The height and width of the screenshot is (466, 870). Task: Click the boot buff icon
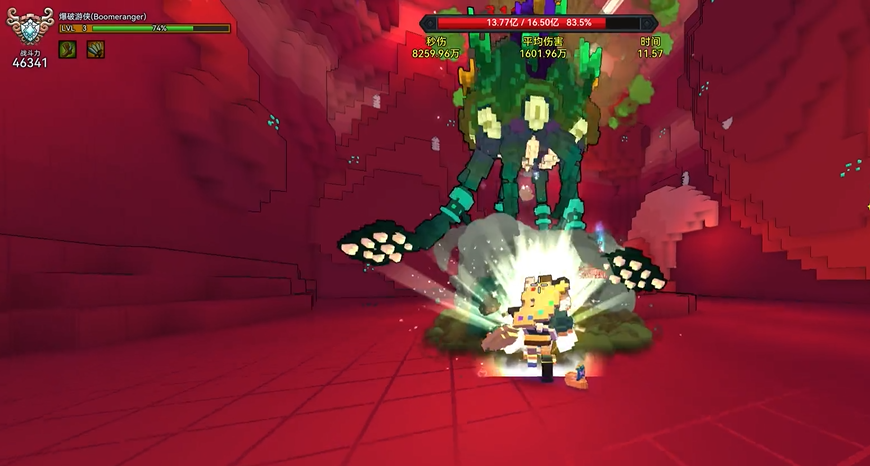68,49
